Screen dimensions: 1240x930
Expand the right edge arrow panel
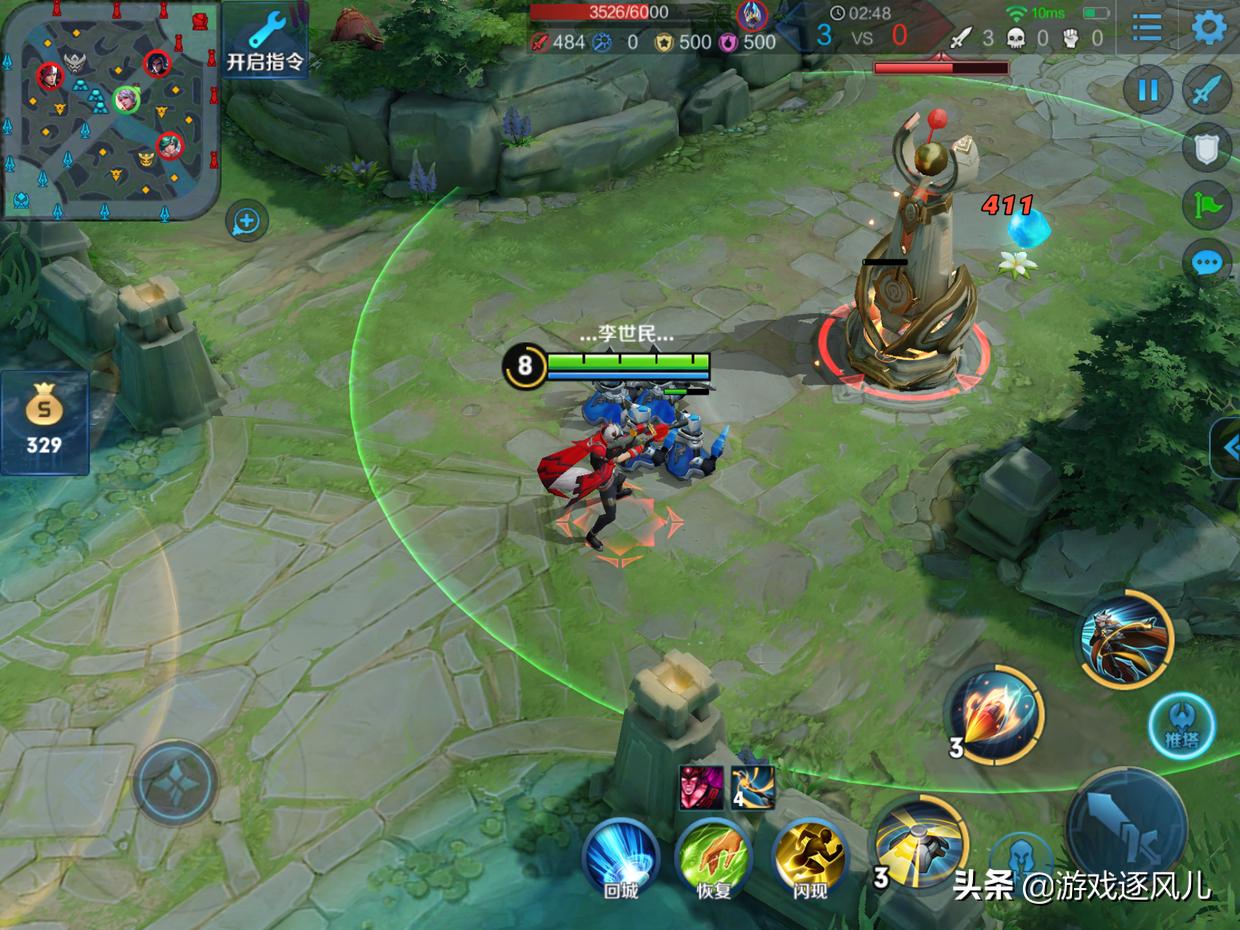tap(1228, 447)
